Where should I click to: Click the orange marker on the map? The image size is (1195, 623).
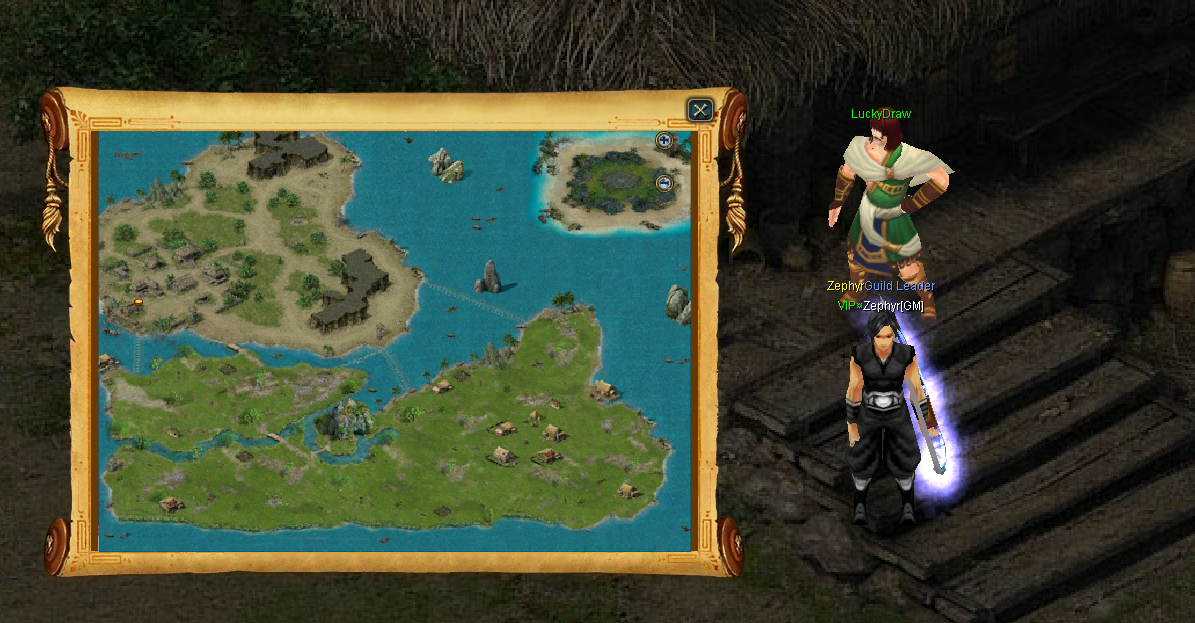(137, 301)
